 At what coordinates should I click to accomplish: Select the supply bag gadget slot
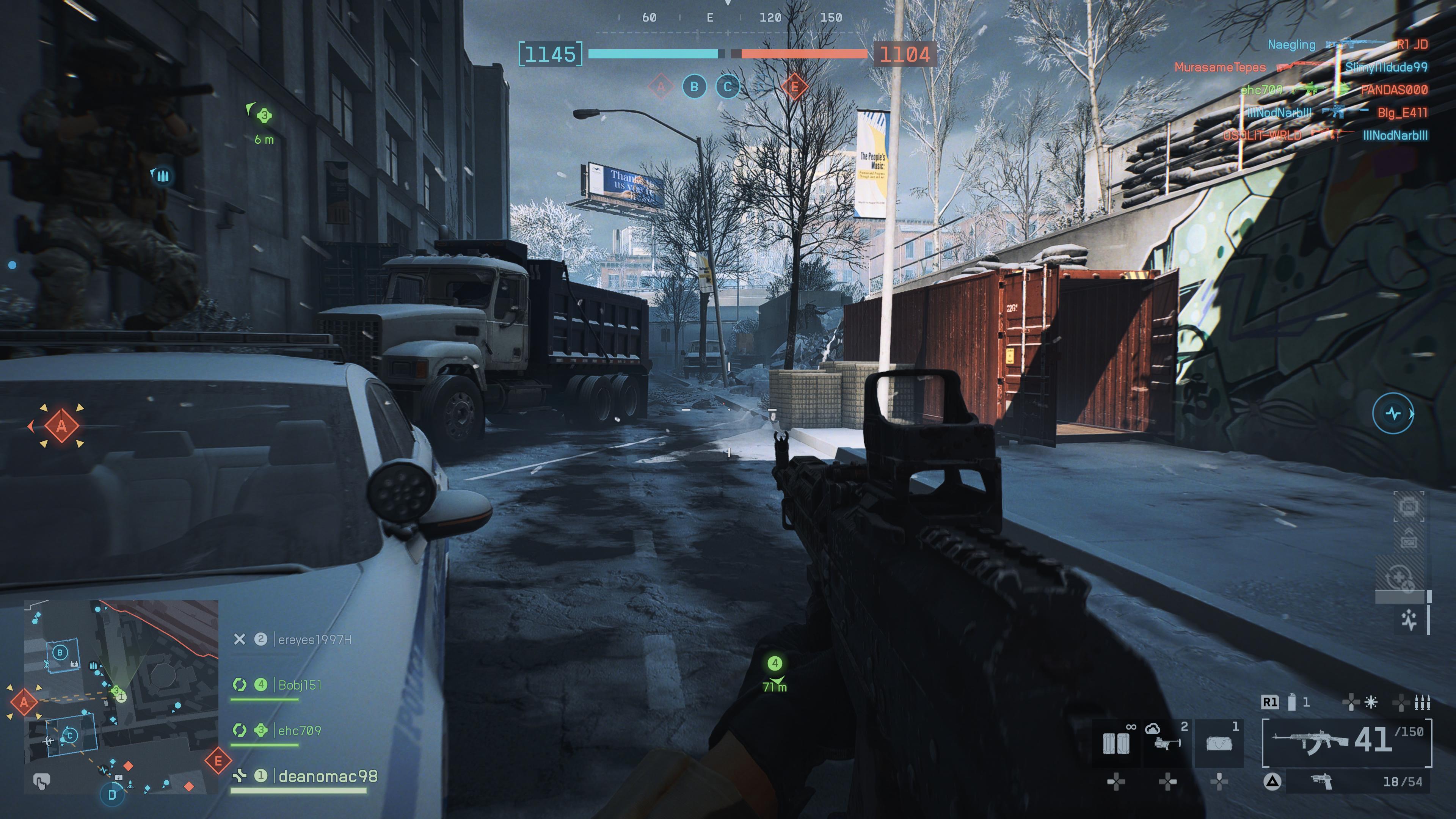[1219, 743]
